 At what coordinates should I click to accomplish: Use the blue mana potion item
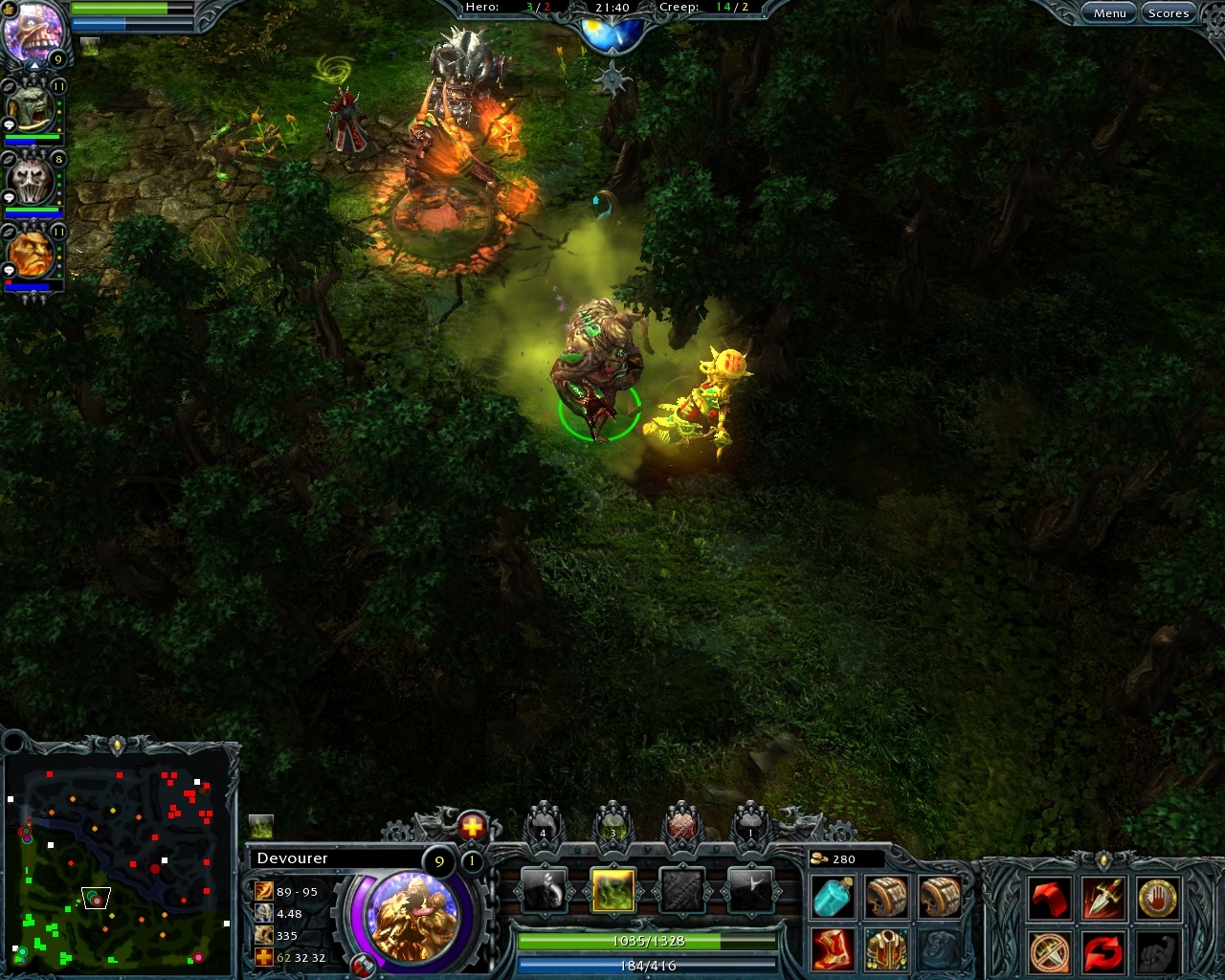[832, 898]
